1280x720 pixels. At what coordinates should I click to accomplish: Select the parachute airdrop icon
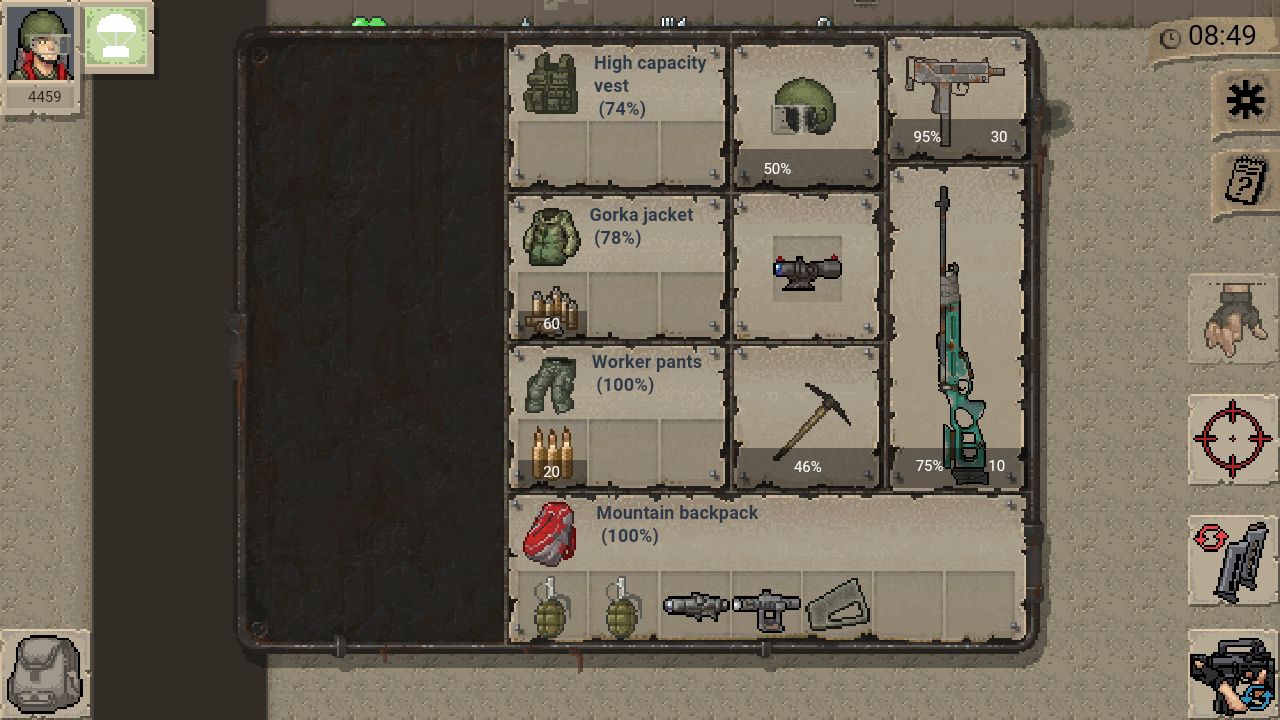(117, 39)
